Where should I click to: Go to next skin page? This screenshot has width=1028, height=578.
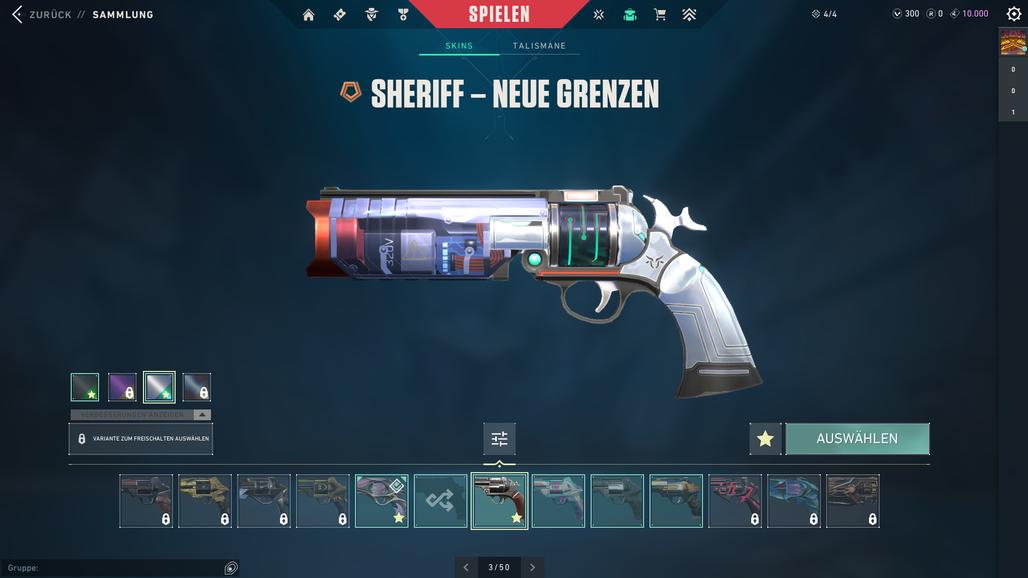[x=532, y=567]
